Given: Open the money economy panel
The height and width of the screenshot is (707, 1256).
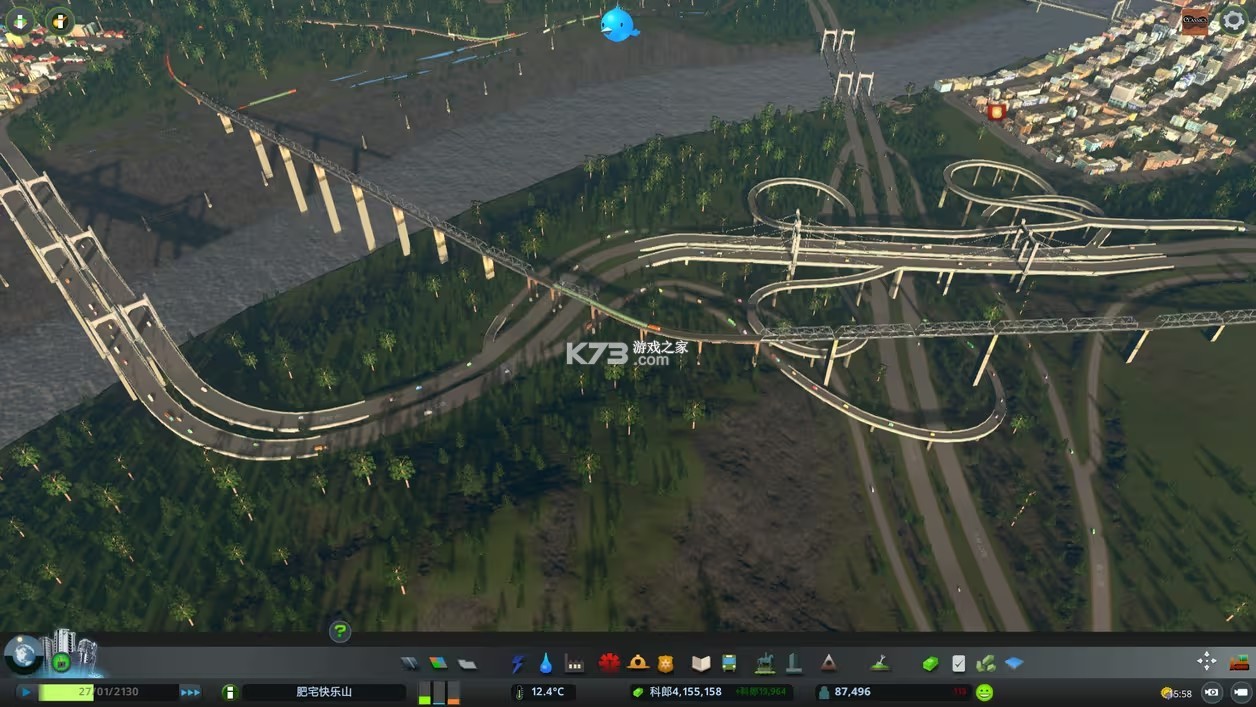Looking at the screenshot, I should click(x=930, y=663).
